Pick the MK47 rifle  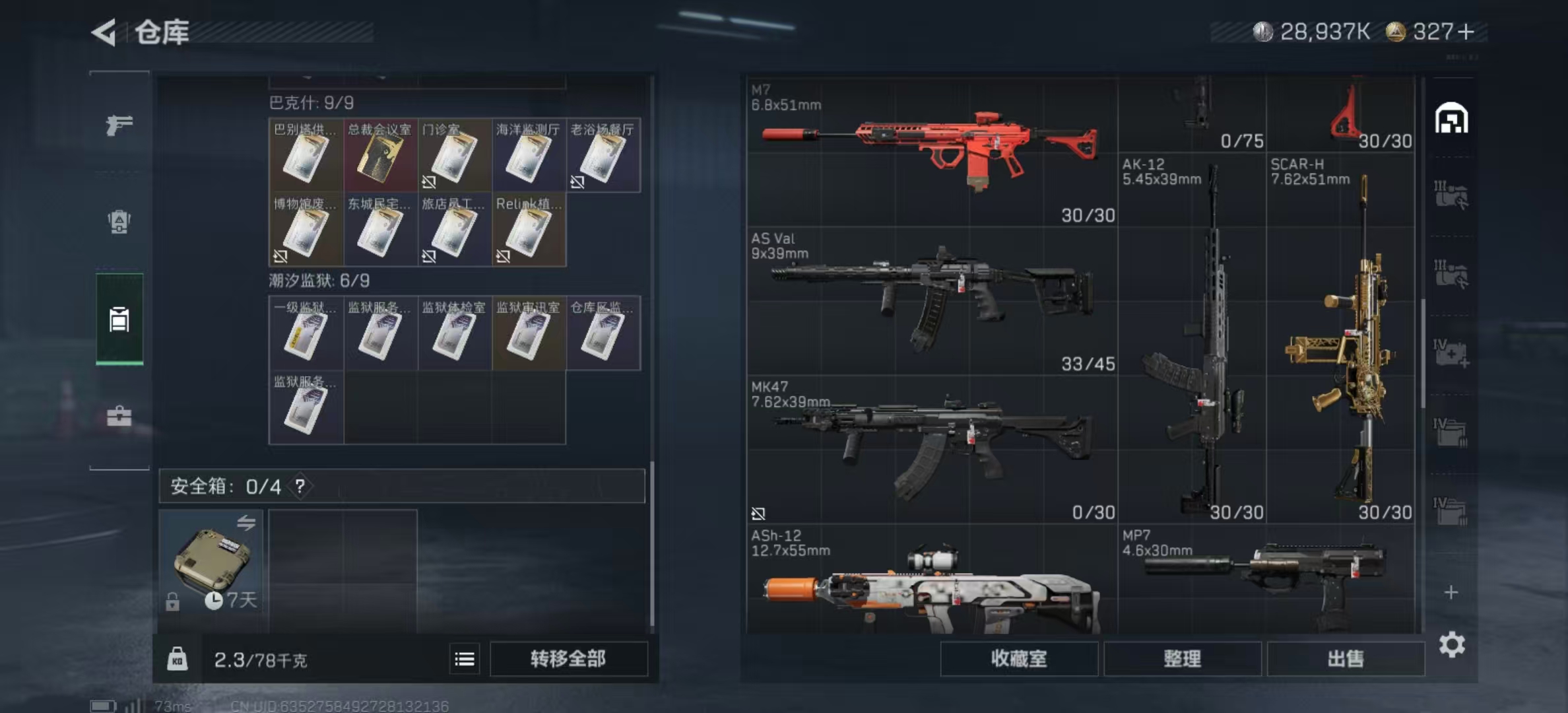click(932, 449)
